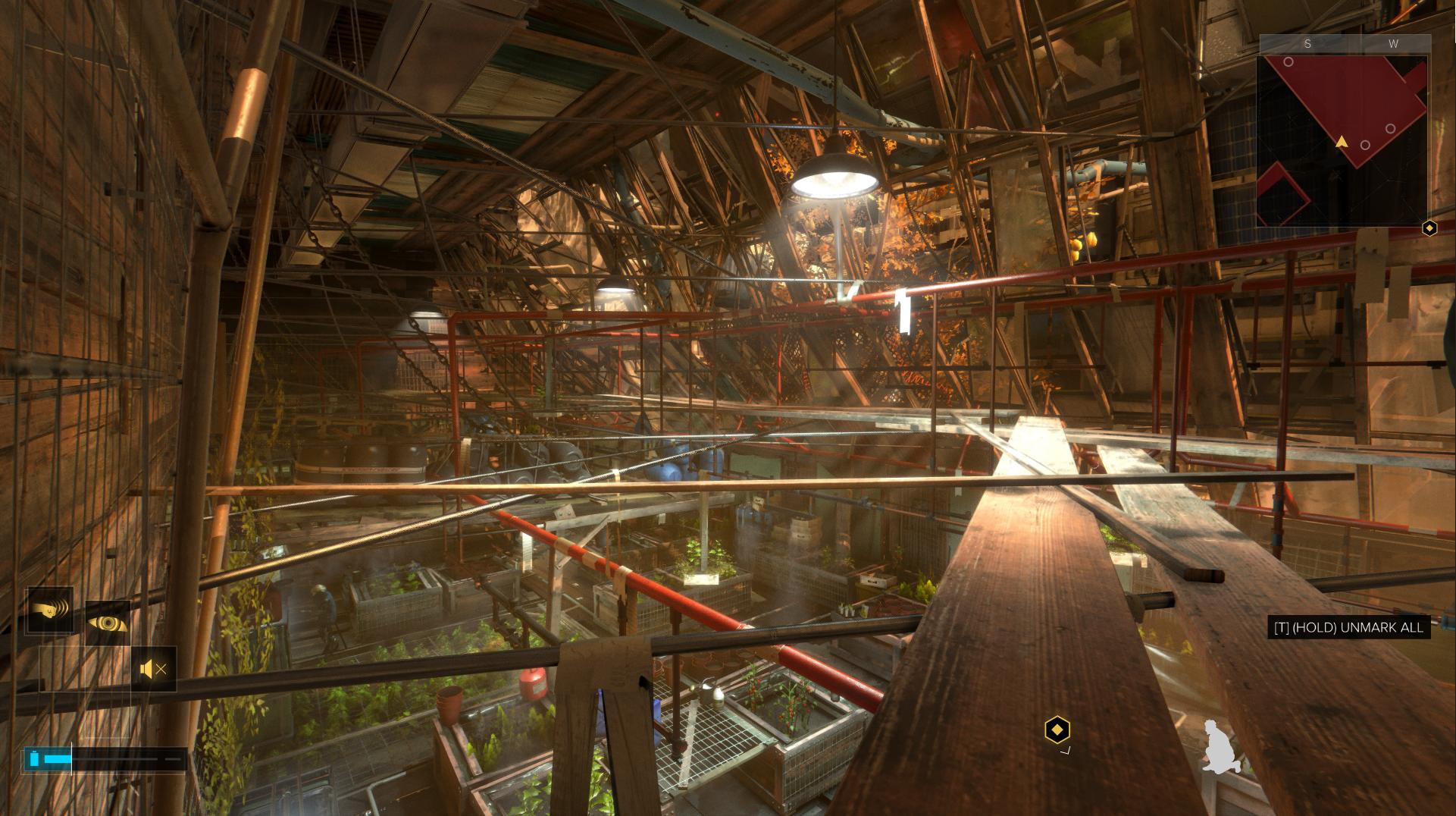Click the hexagonal waypoint marker over the planks
This screenshot has height=816, width=1456.
coord(1057,730)
